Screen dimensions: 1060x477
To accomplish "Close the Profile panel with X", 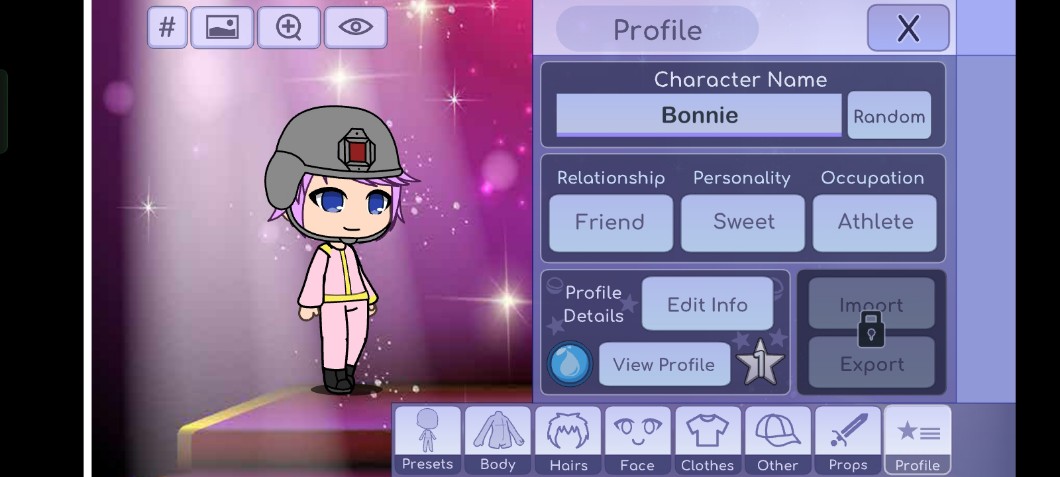I will click(x=907, y=28).
